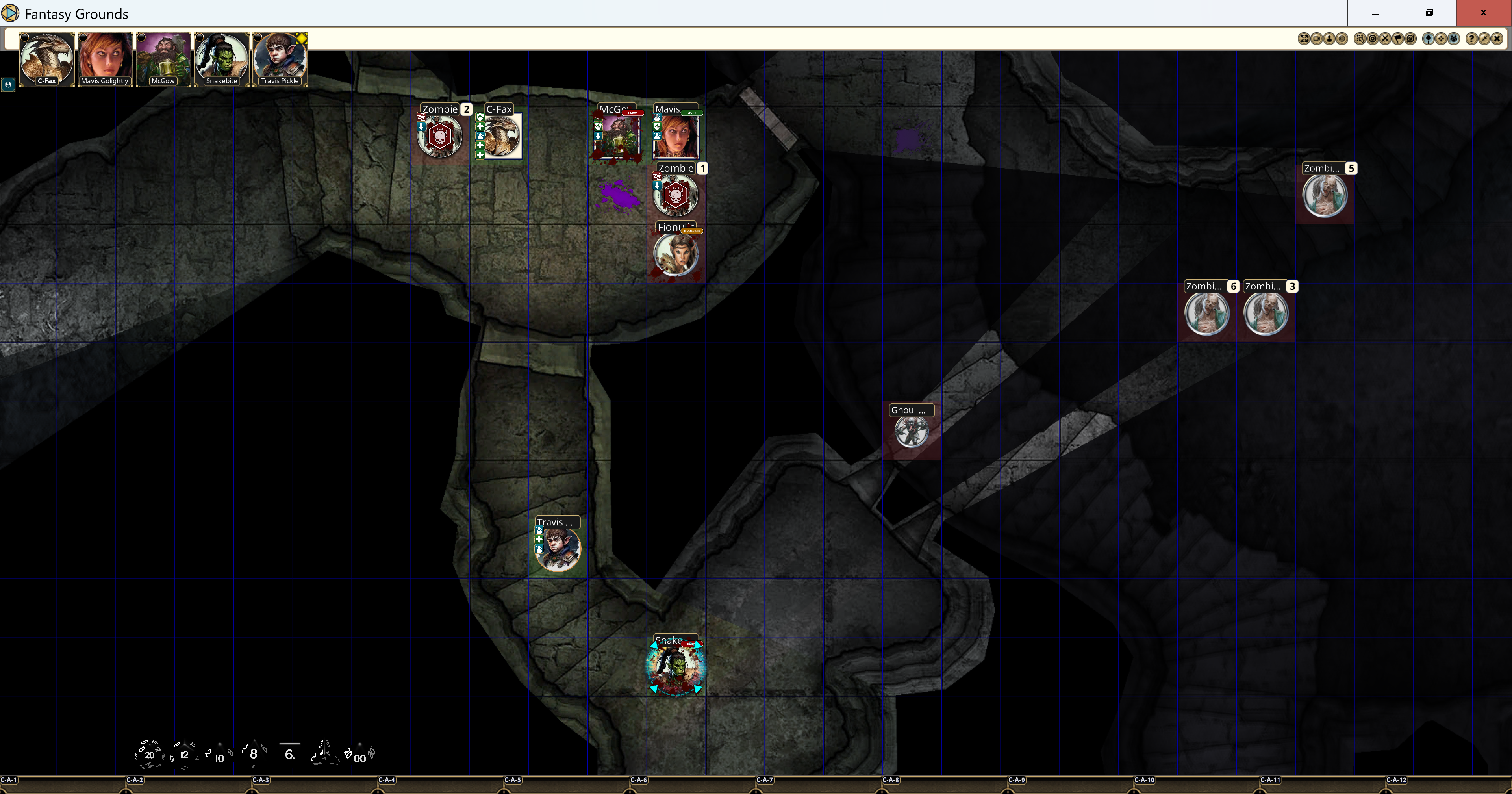Click the down arrow effect on Zombie 2
This screenshot has width=1512, height=794.
point(421,128)
